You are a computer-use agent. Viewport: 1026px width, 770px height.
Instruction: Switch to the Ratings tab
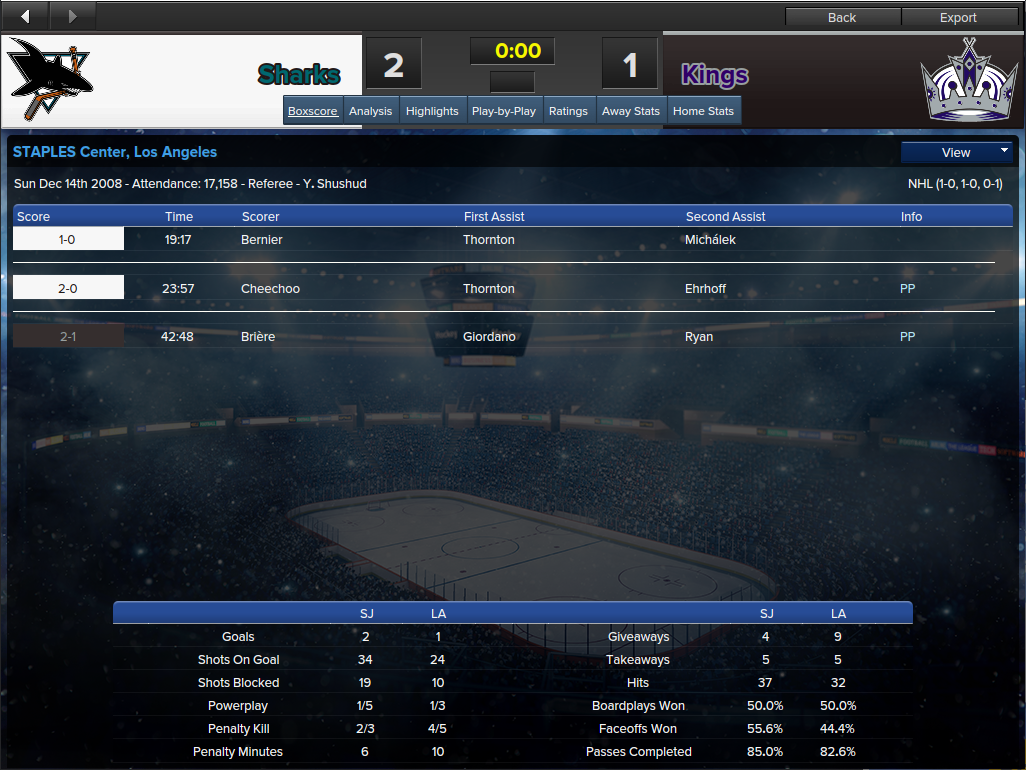(568, 111)
